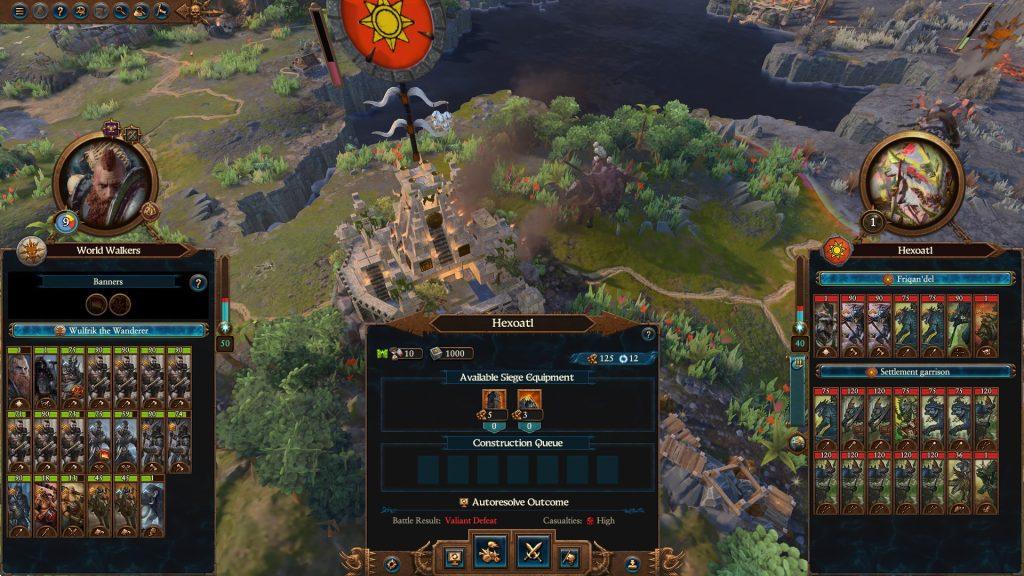1024x576 pixels.
Task: Click the World Walkers faction emblem
Action: (31, 250)
